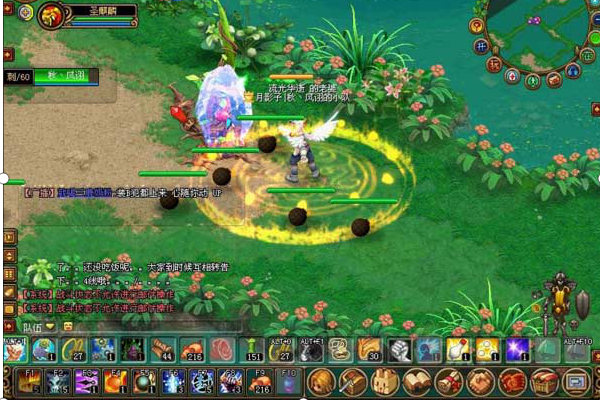Select the character head menu icon
This screenshot has width=600, height=400.
[321, 381]
